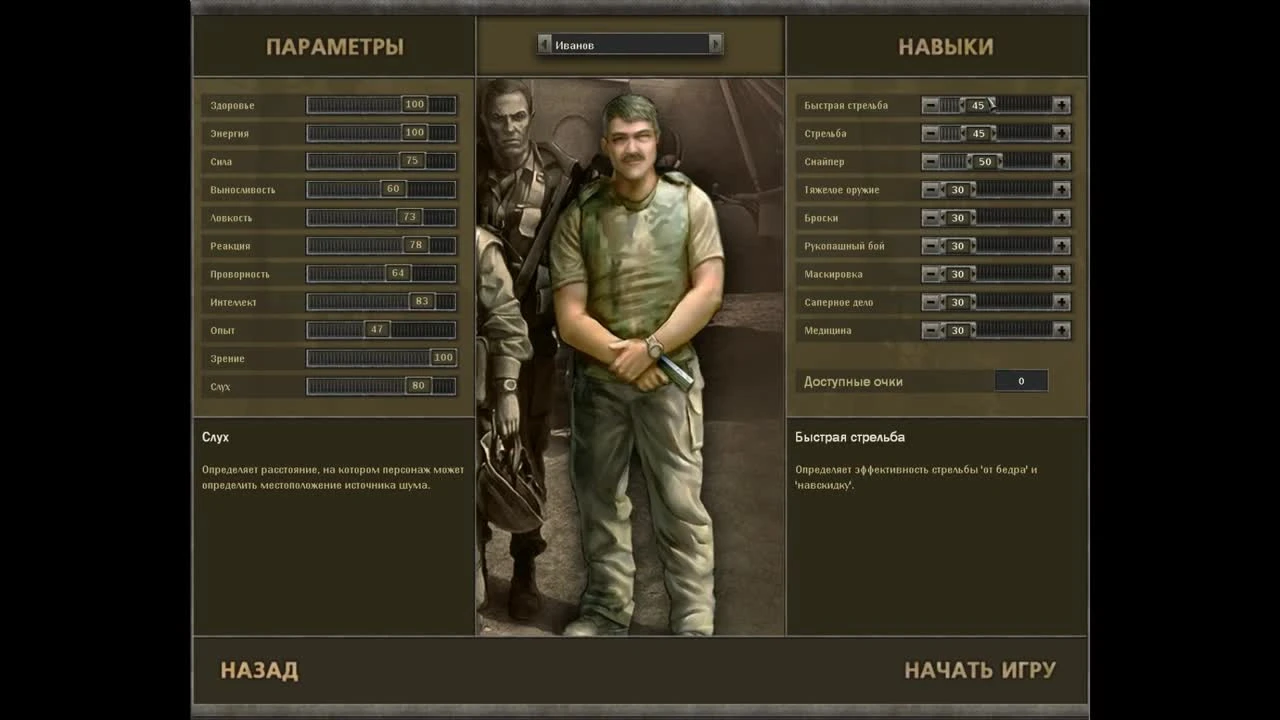Image resolution: width=1280 pixels, height=720 pixels.
Task: Increase the Медицина skill value
Action: click(x=1060, y=329)
